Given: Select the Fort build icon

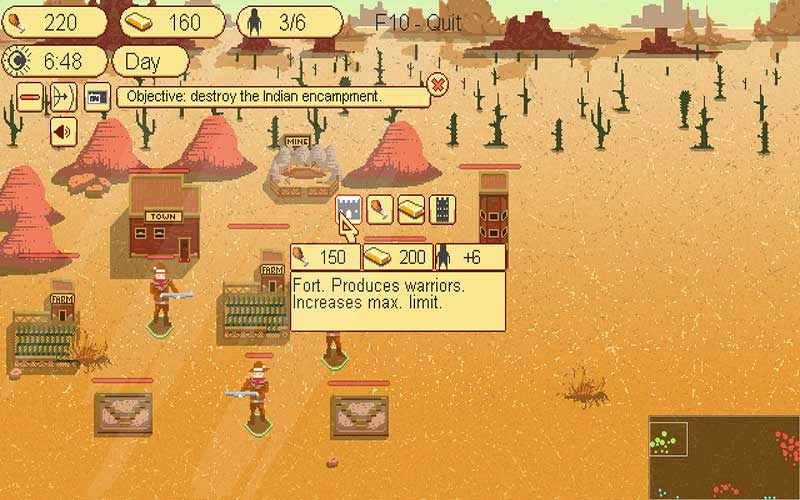Looking at the screenshot, I should point(347,209).
